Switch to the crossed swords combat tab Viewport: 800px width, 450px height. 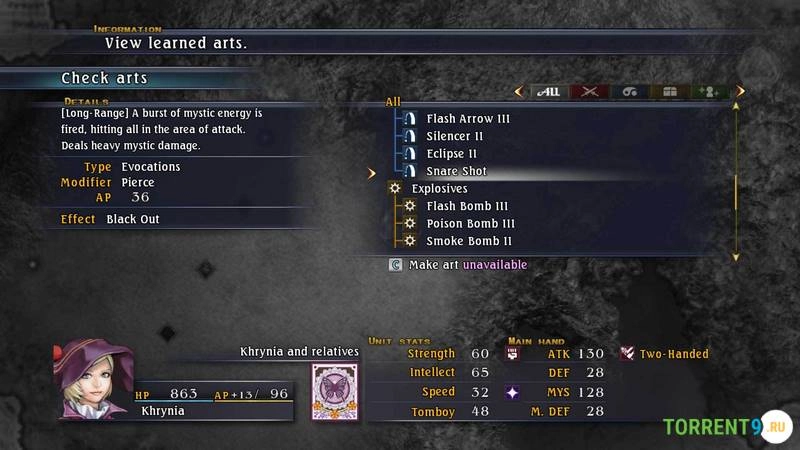point(590,92)
